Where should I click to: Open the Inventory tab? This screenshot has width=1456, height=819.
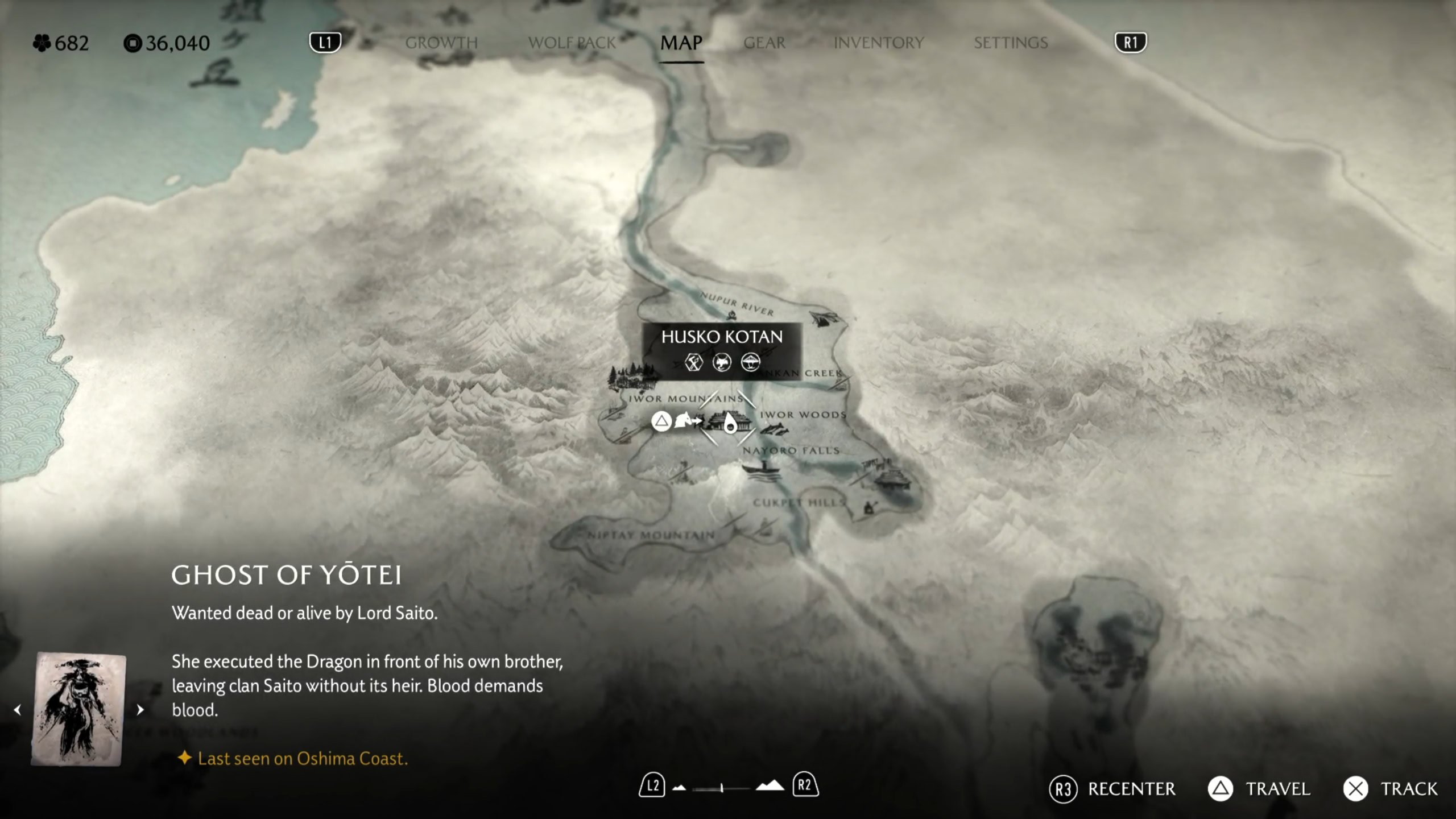coord(879,43)
